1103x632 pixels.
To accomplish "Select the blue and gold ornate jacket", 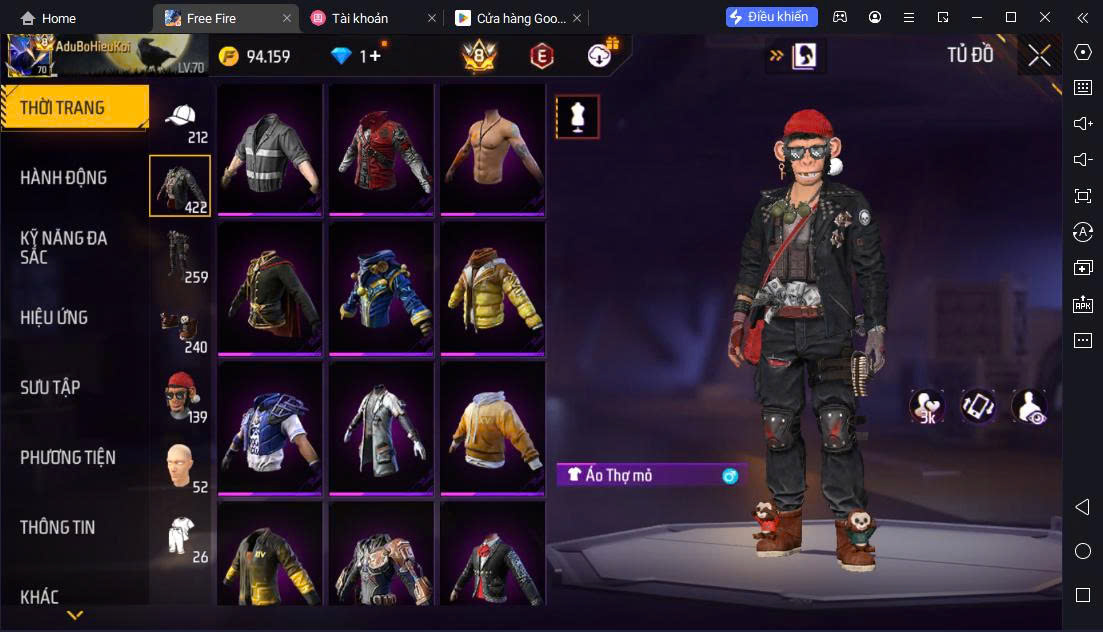I will [x=382, y=290].
